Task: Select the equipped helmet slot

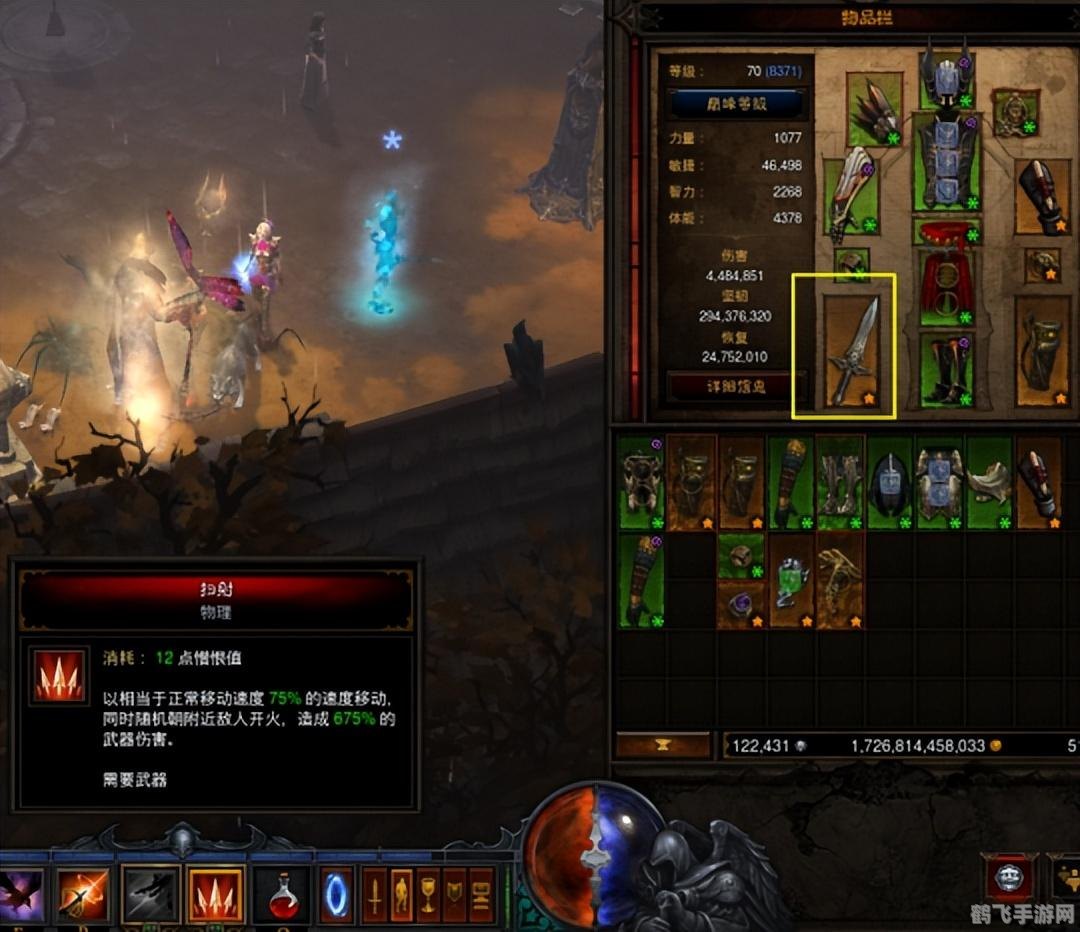Action: 945,76
